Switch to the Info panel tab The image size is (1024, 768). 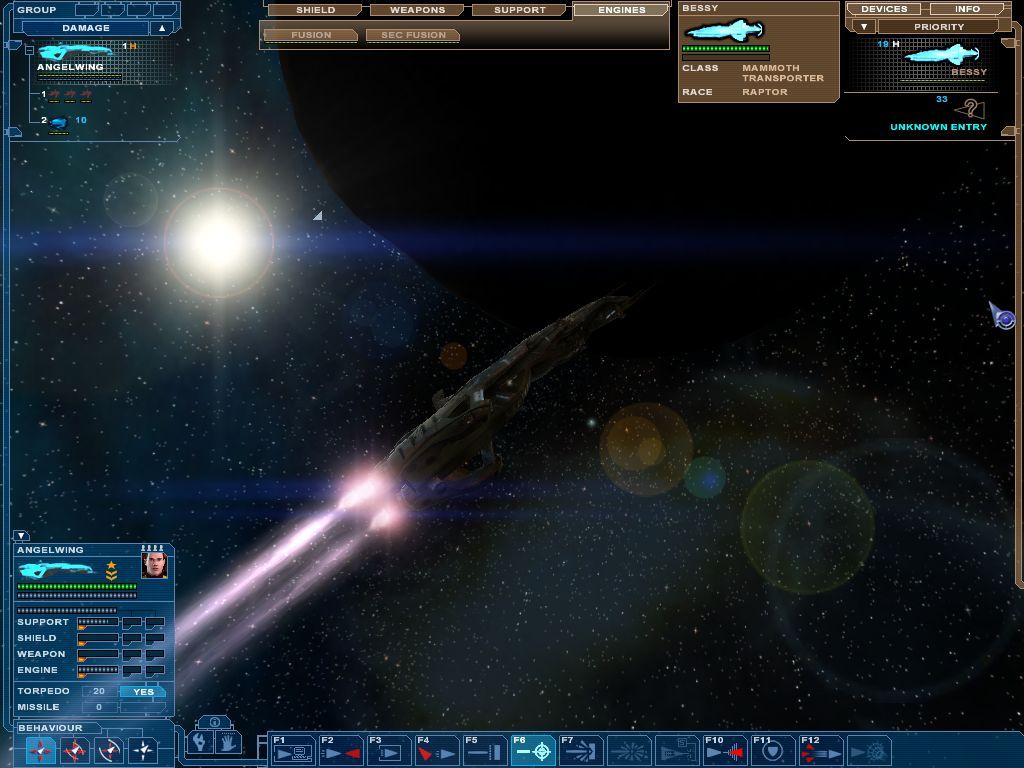(967, 9)
